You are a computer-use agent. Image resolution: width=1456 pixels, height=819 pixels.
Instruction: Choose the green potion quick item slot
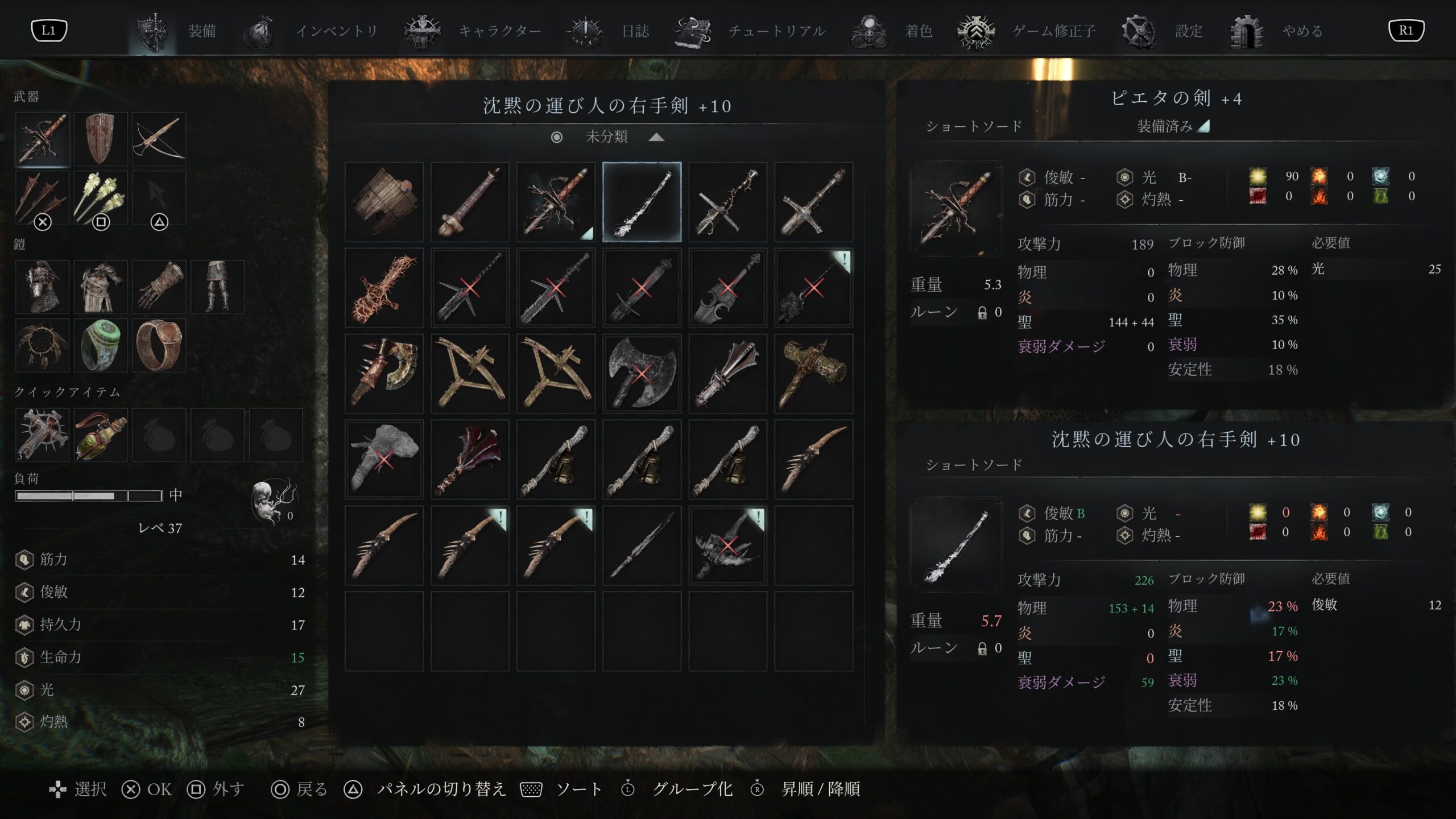tap(101, 435)
